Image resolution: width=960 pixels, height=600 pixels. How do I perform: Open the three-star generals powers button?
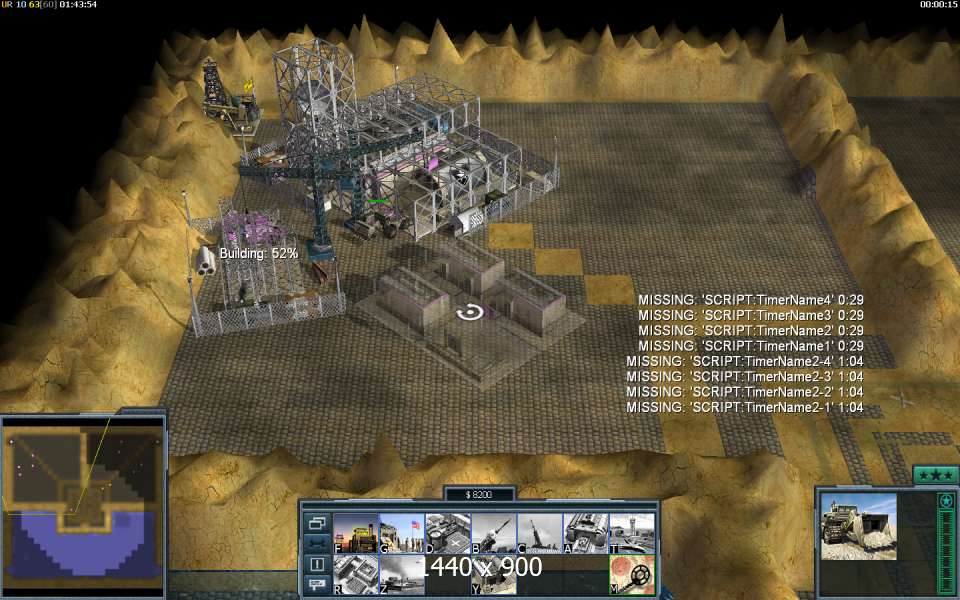click(x=935, y=475)
